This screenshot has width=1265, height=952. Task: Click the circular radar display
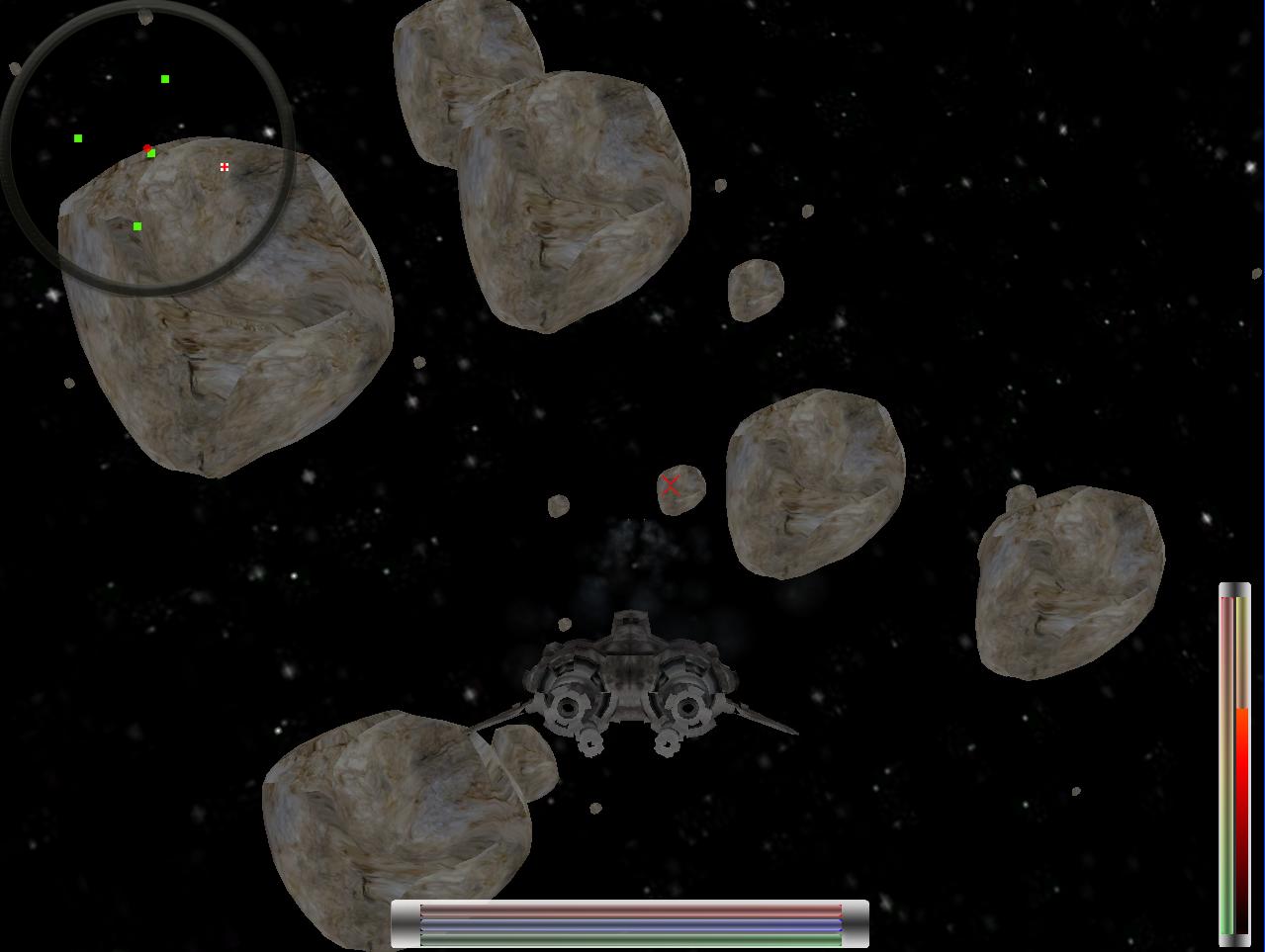[148, 148]
